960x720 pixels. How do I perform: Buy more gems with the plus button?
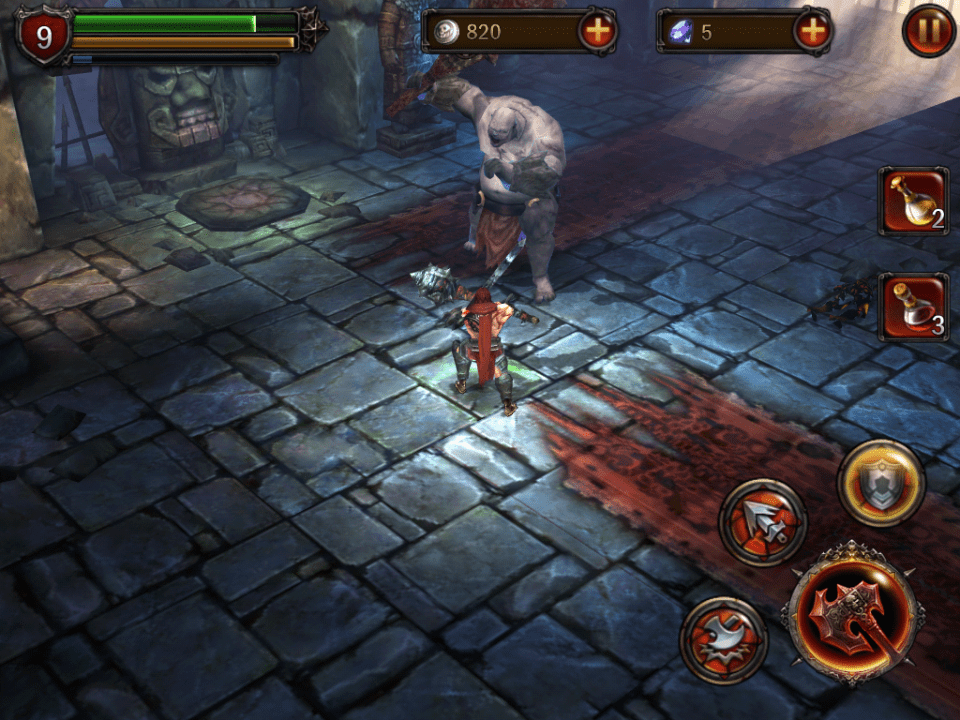coord(813,31)
